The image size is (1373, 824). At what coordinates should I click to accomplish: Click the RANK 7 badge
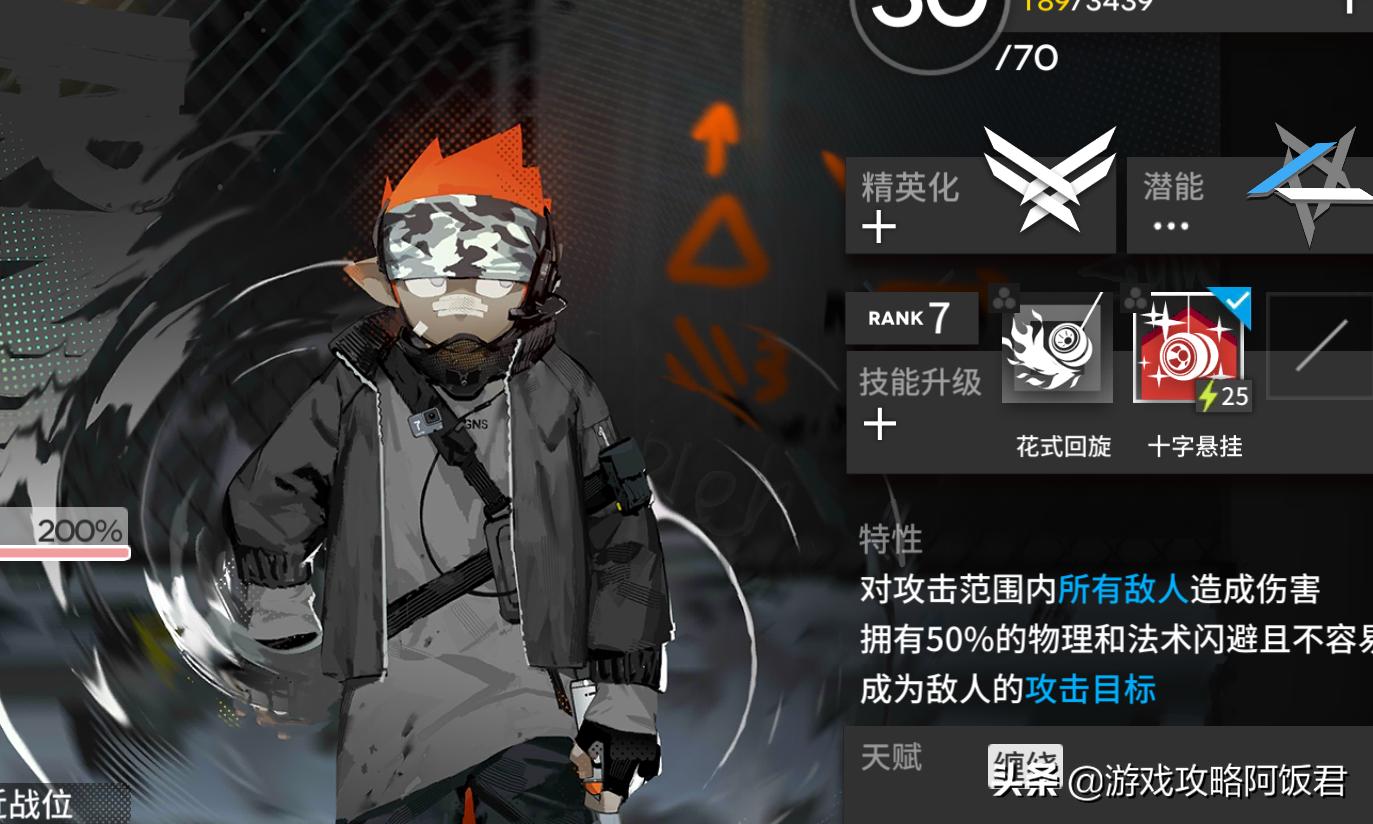[x=911, y=317]
